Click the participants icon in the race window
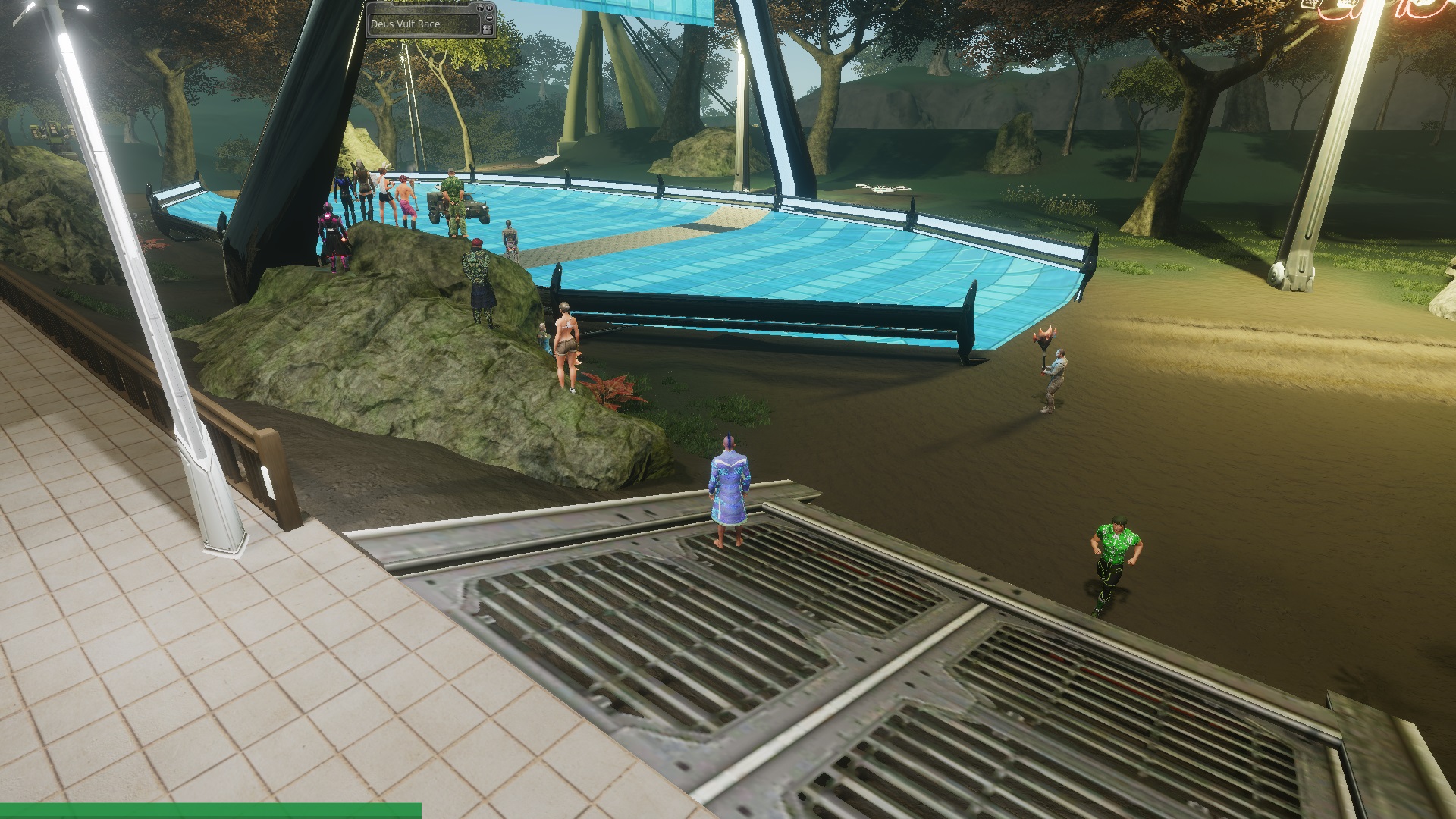Viewport: 1456px width, 819px height. (488, 30)
